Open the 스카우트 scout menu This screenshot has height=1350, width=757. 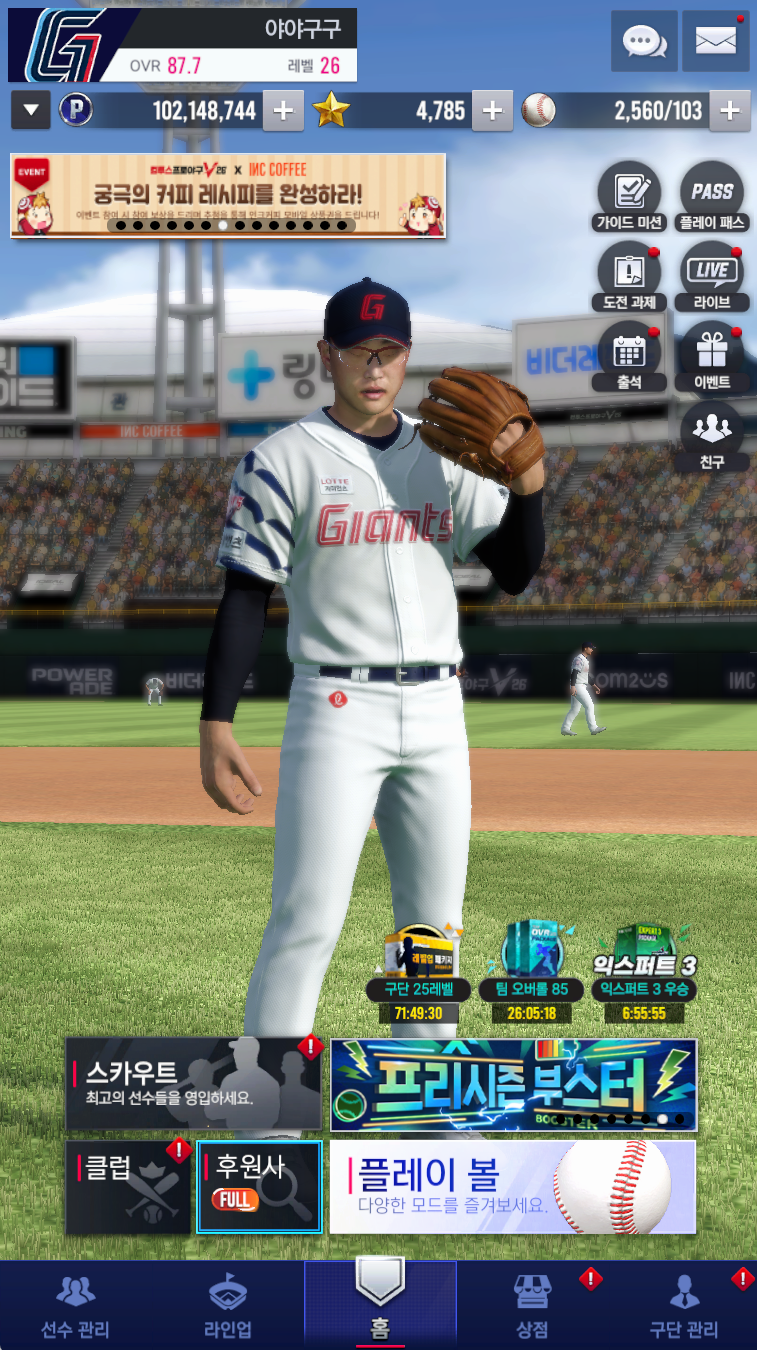click(193, 1083)
